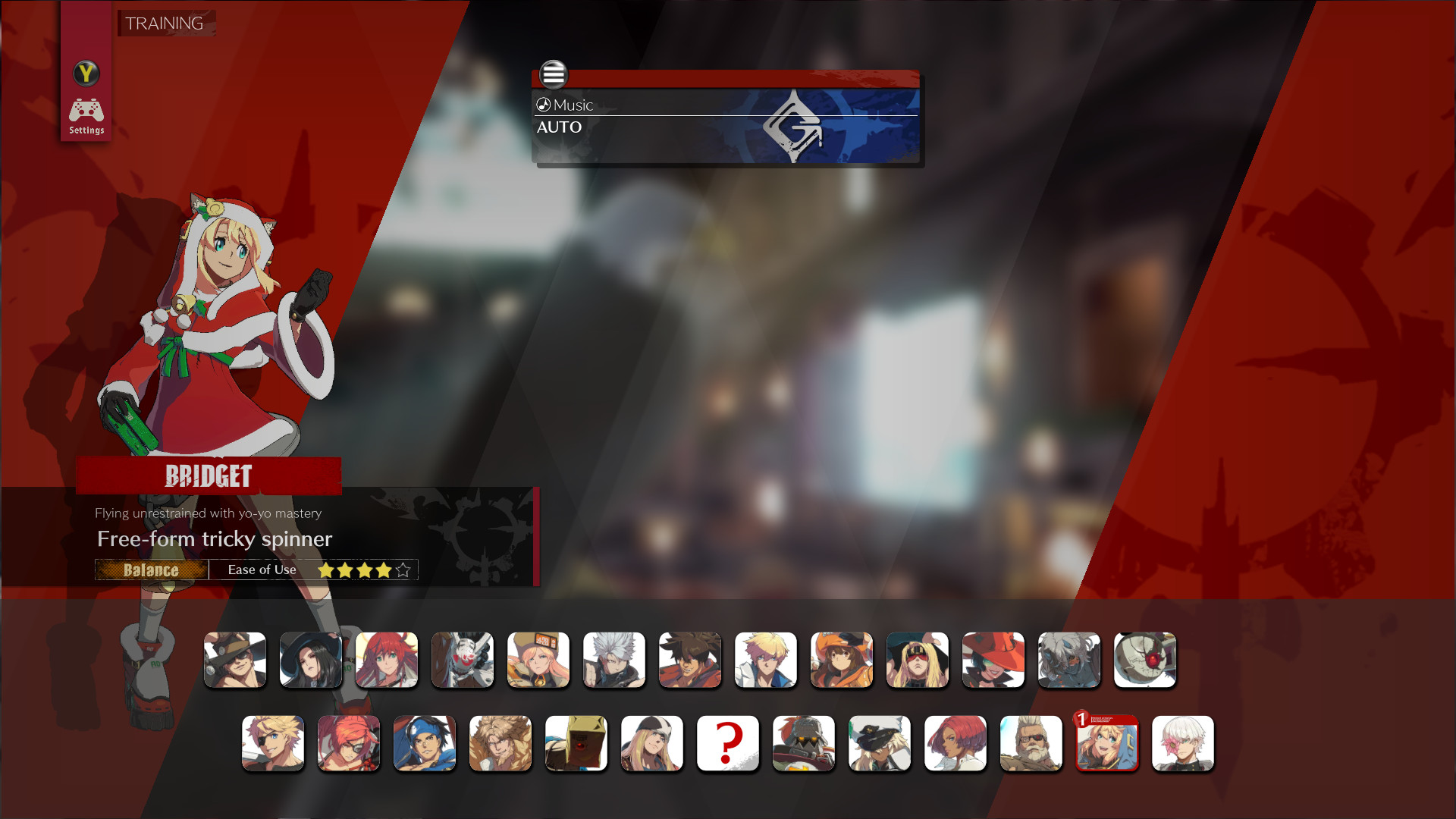Select Sol Badguy's character portrait
This screenshot has height=819, width=1456.
tap(690, 660)
